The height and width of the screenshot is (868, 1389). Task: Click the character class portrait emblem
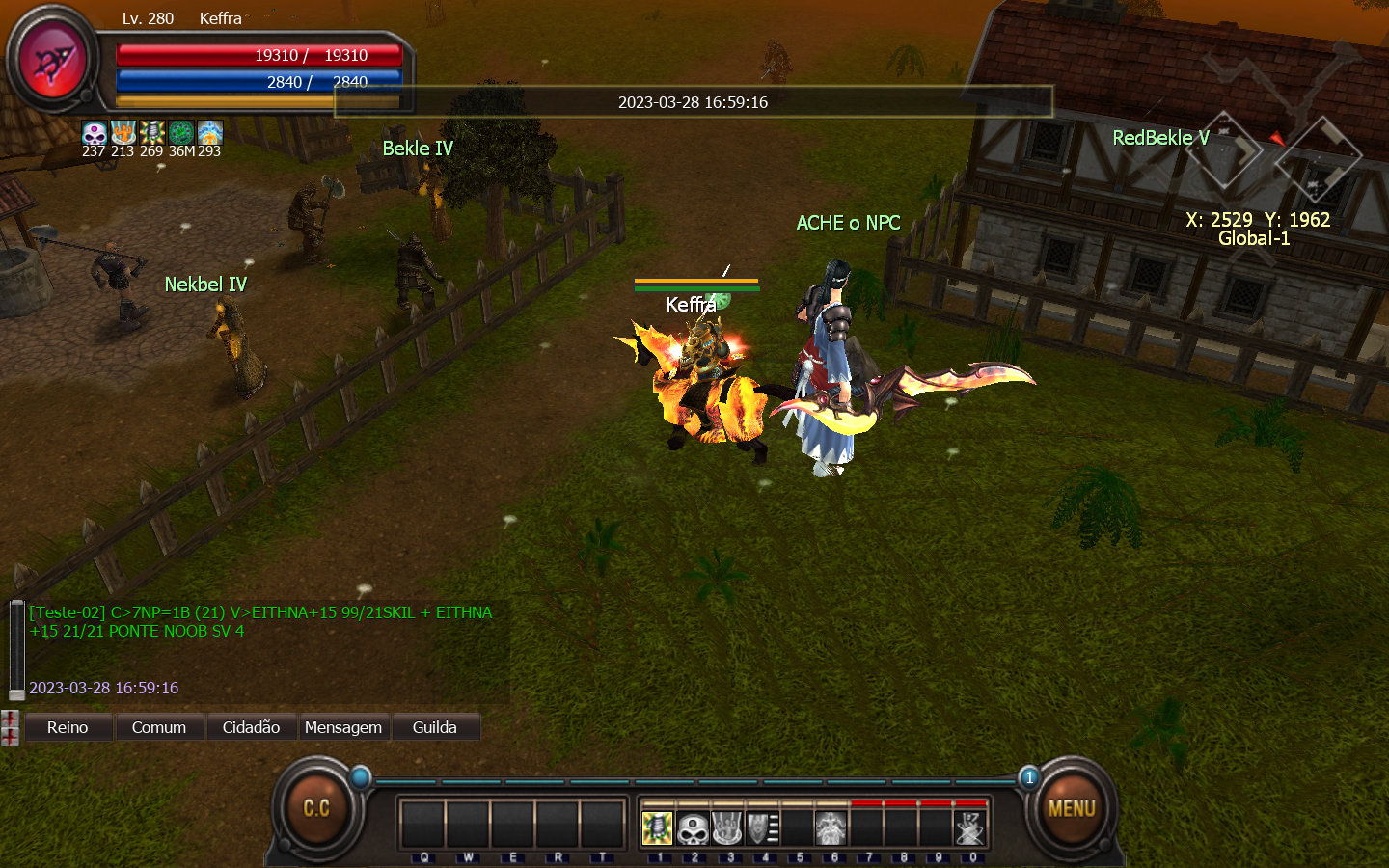[54, 61]
